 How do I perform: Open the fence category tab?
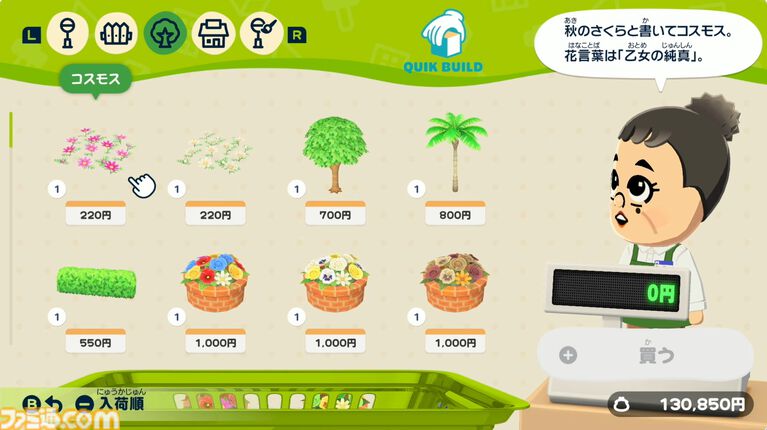[116, 34]
